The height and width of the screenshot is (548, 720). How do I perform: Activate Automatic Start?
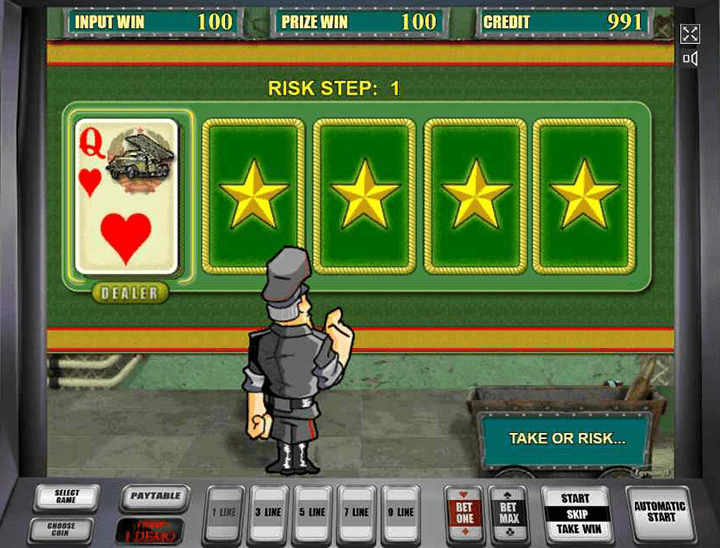point(661,512)
